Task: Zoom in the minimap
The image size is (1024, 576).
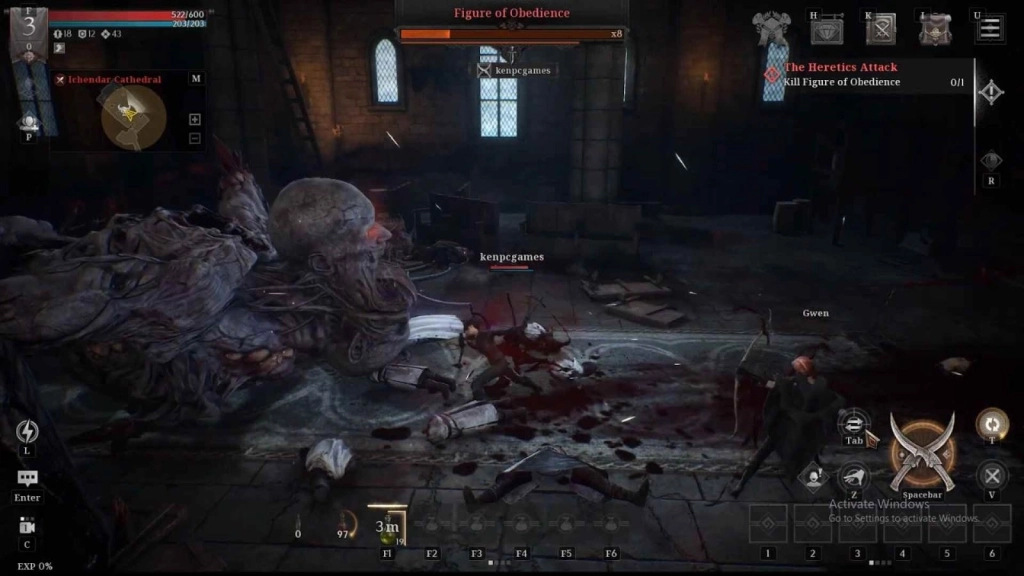Action: 195,119
